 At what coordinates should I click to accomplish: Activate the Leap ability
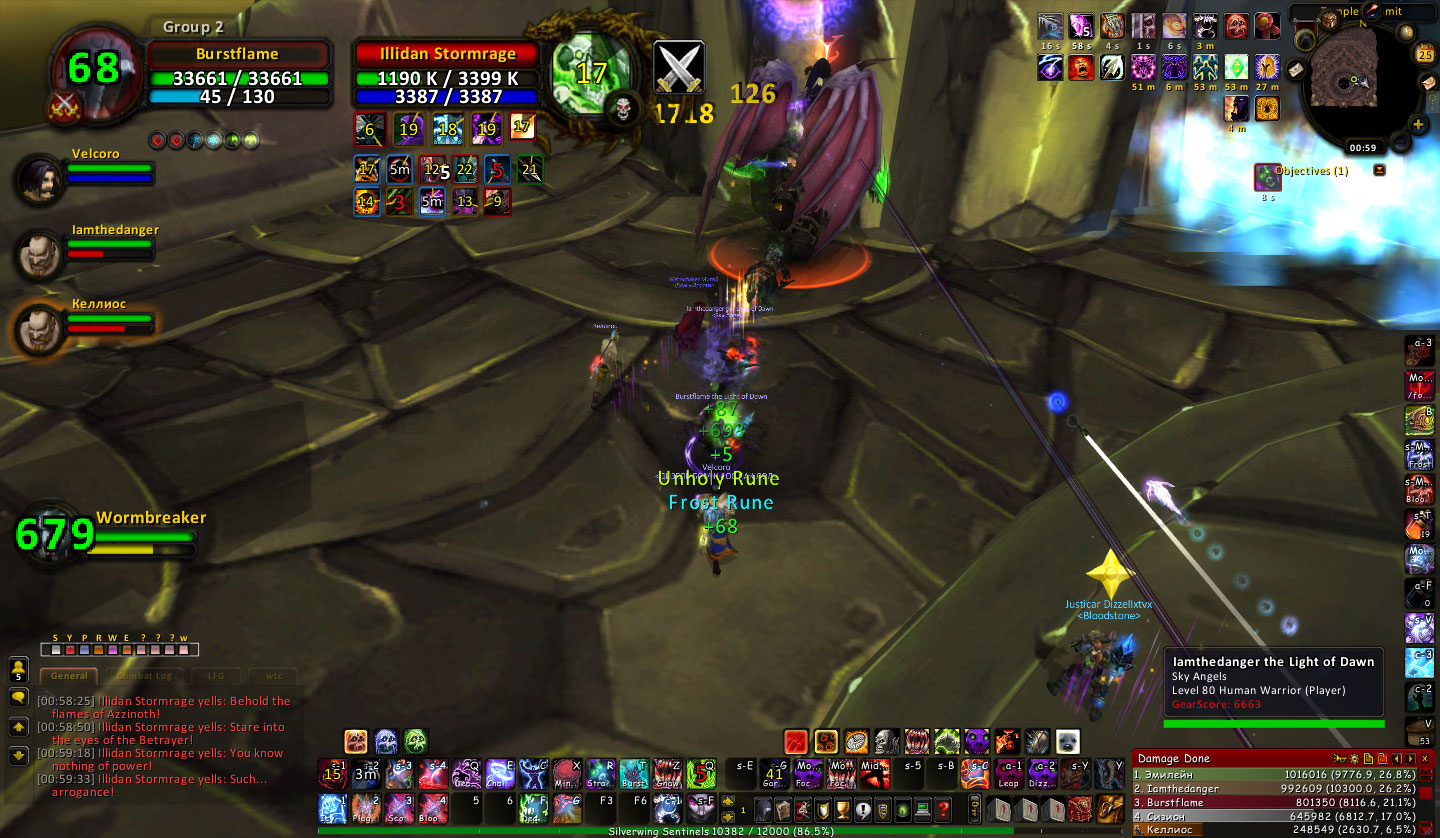[1008, 775]
